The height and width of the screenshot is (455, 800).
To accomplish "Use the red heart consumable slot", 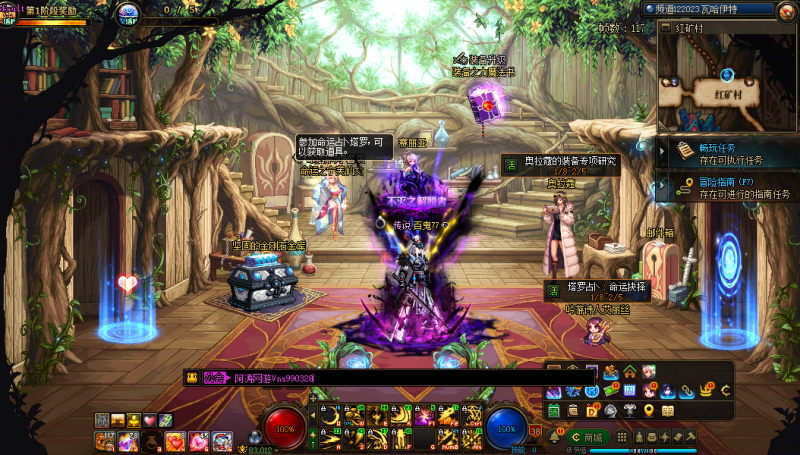I will [176, 441].
